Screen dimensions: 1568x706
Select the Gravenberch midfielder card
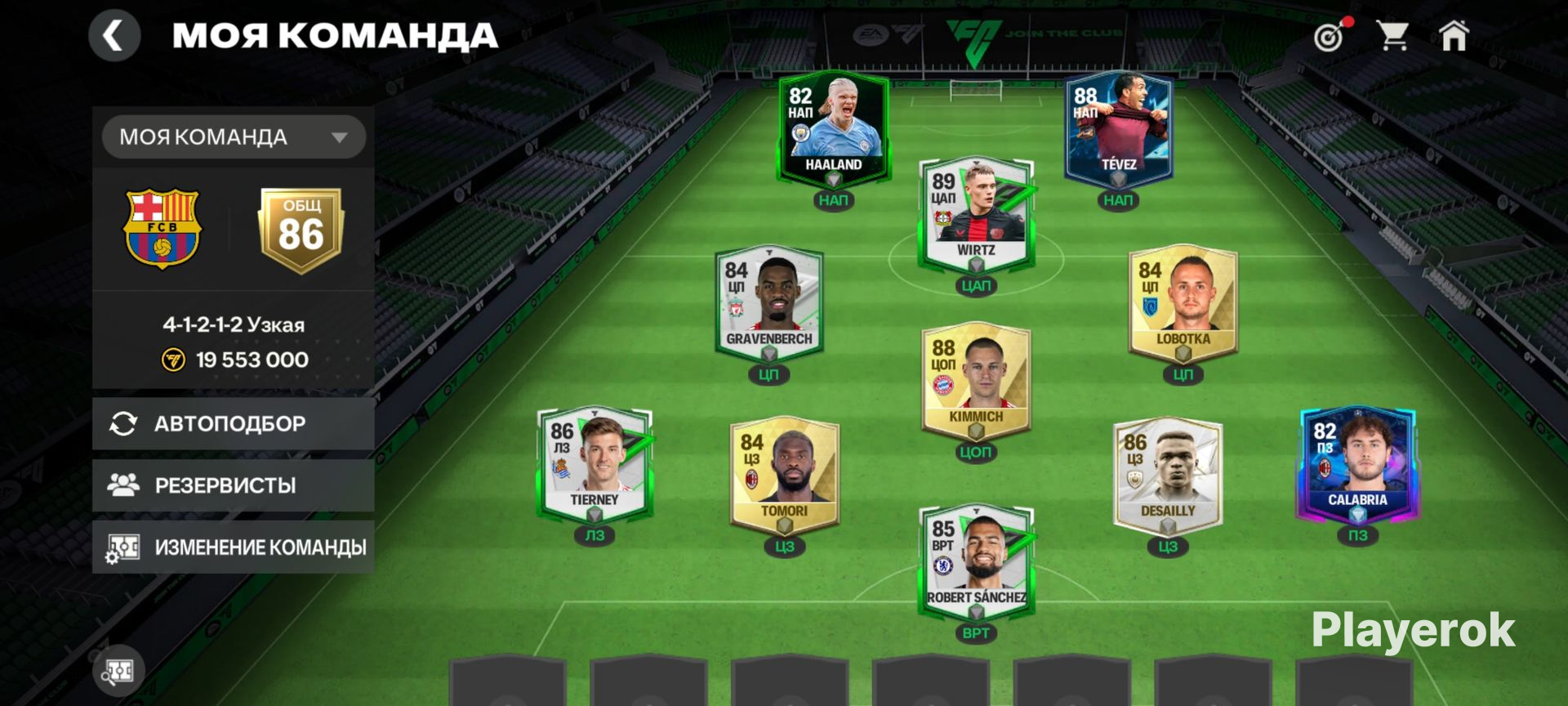coord(768,302)
